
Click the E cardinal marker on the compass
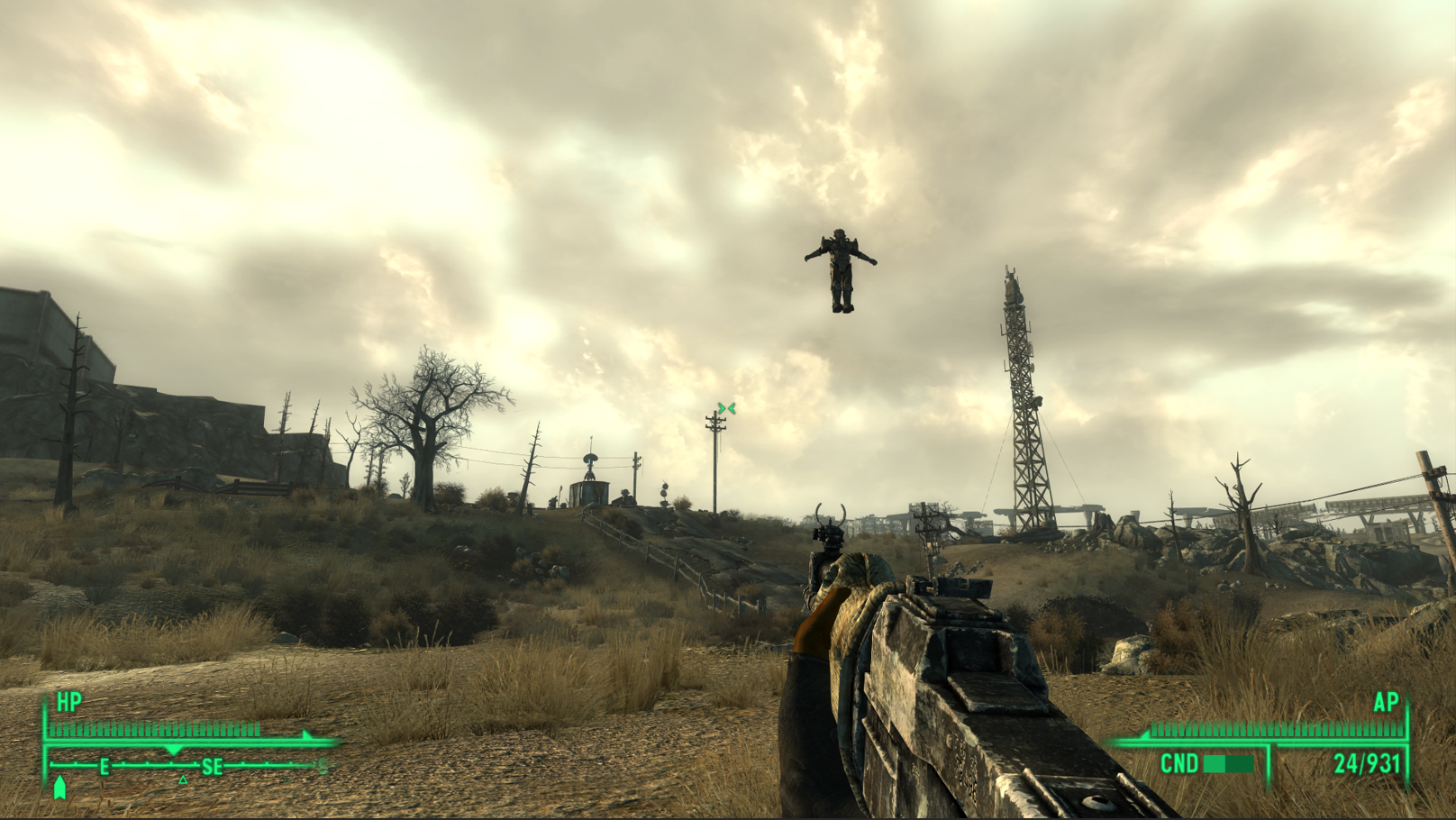(104, 766)
